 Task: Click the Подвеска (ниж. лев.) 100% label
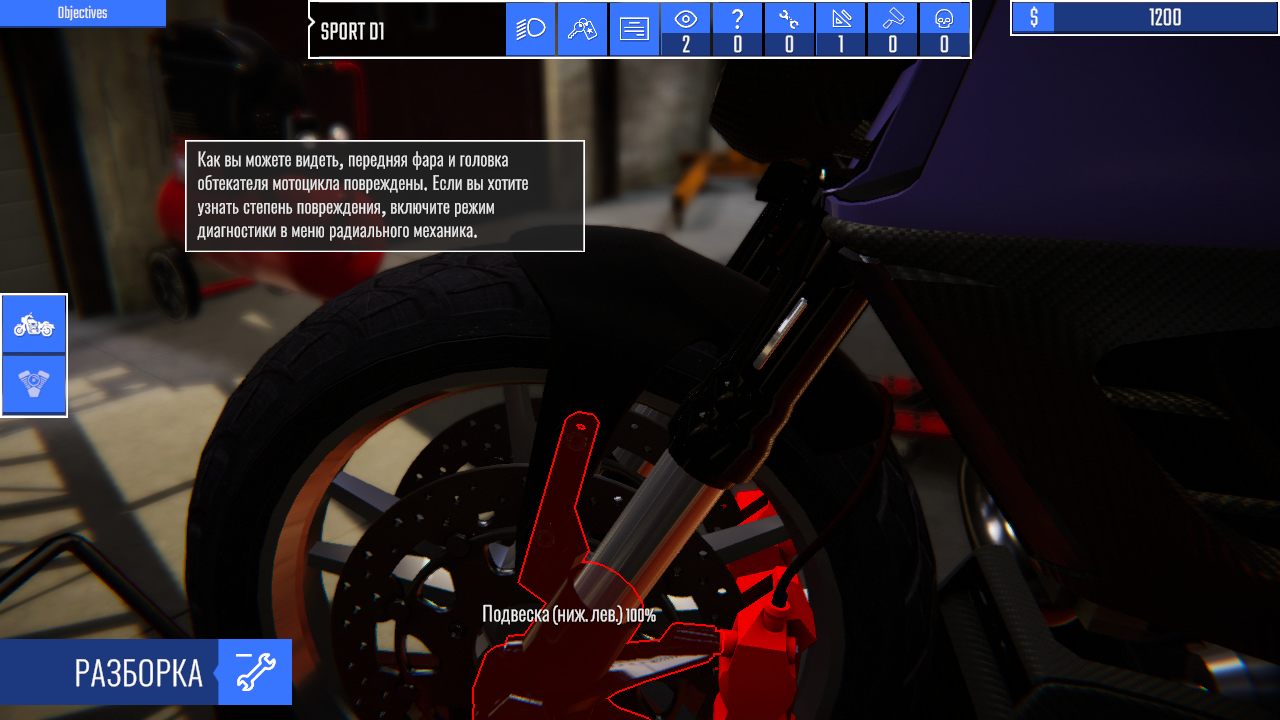[568, 611]
